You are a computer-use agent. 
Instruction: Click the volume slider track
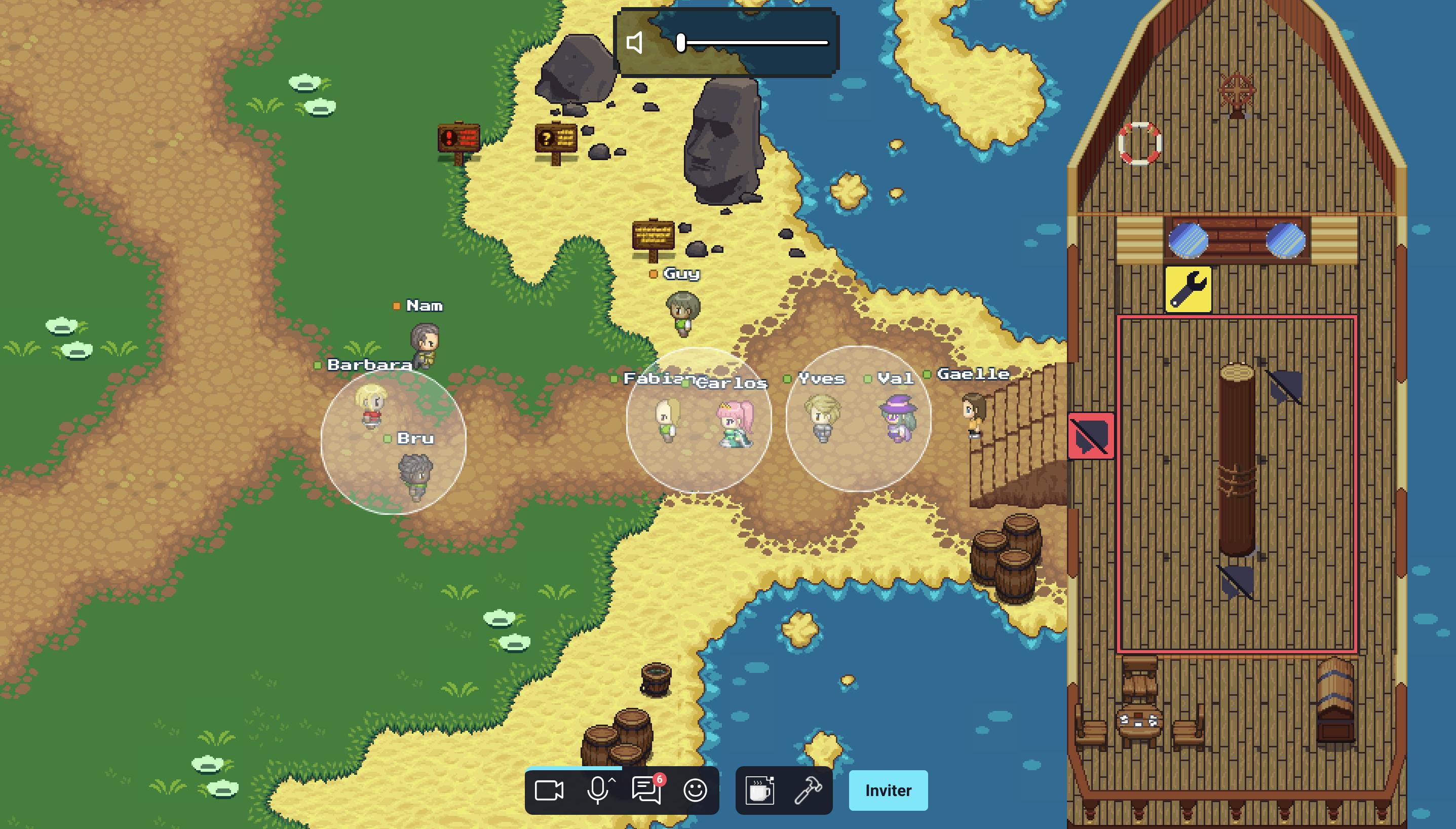757,43
